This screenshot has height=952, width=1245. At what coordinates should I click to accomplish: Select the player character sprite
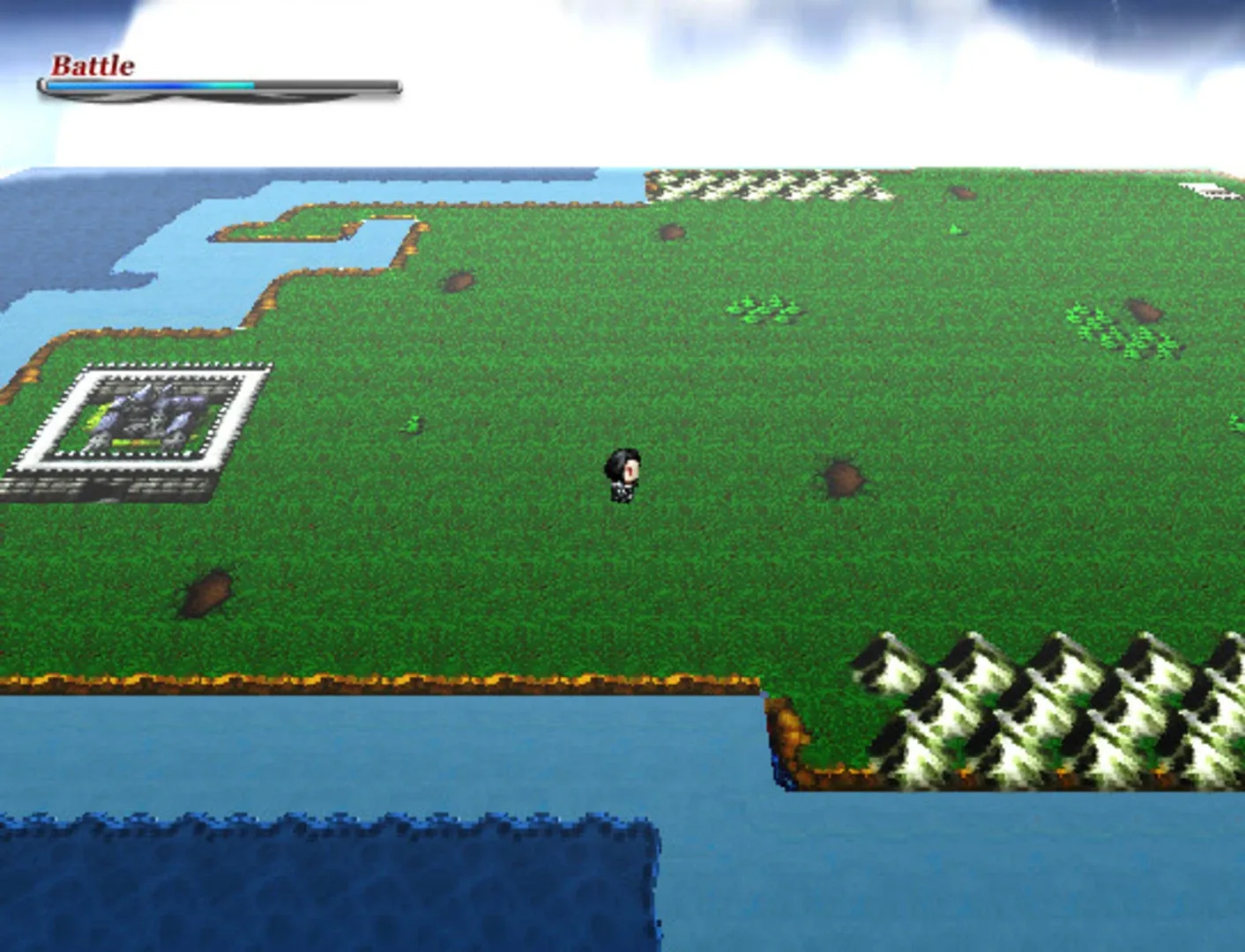point(624,473)
